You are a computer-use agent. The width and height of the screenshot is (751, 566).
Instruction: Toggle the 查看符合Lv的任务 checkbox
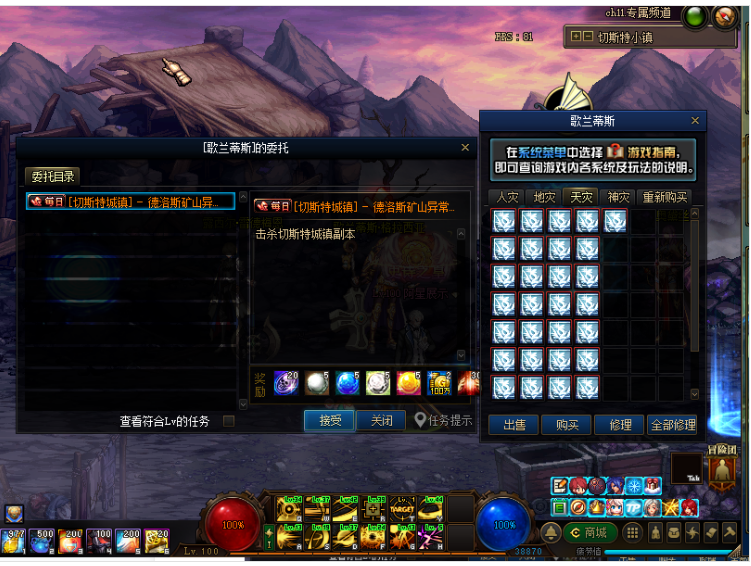(229, 422)
